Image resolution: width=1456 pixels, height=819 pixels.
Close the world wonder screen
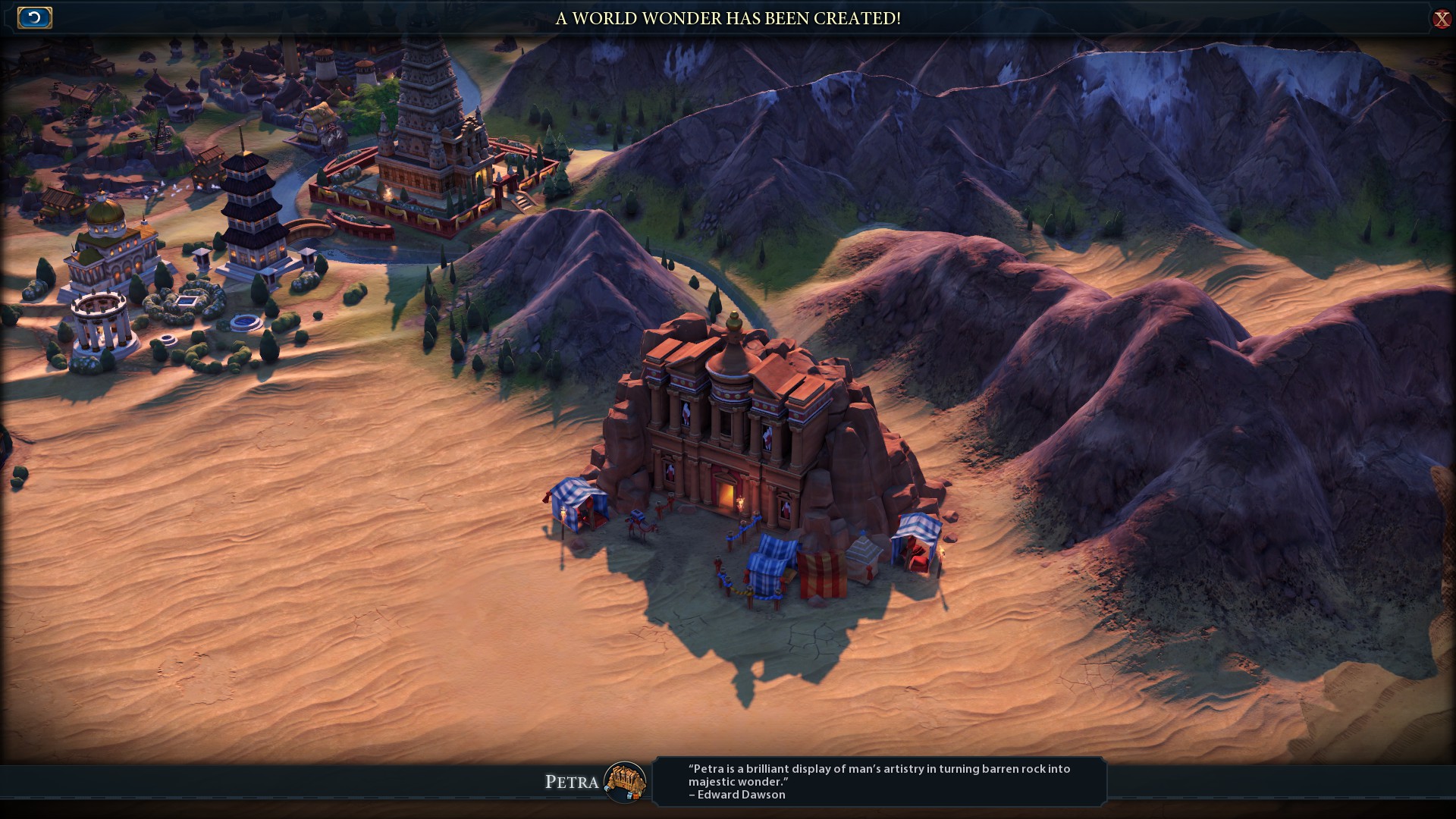coord(1441,19)
